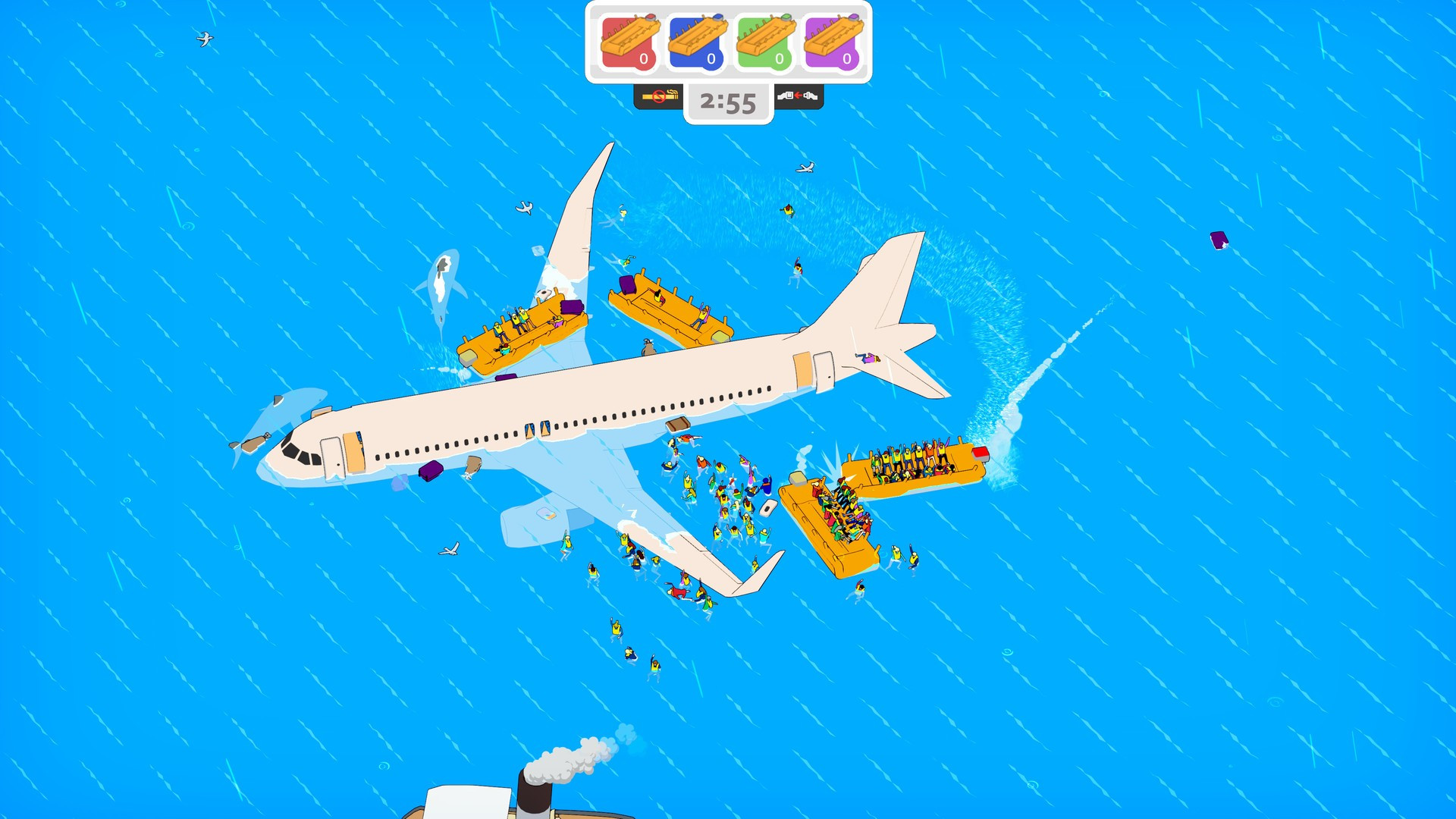This screenshot has width=1456, height=819.
Task: Toggle the red beacon on the crowded raft
Action: point(981,453)
